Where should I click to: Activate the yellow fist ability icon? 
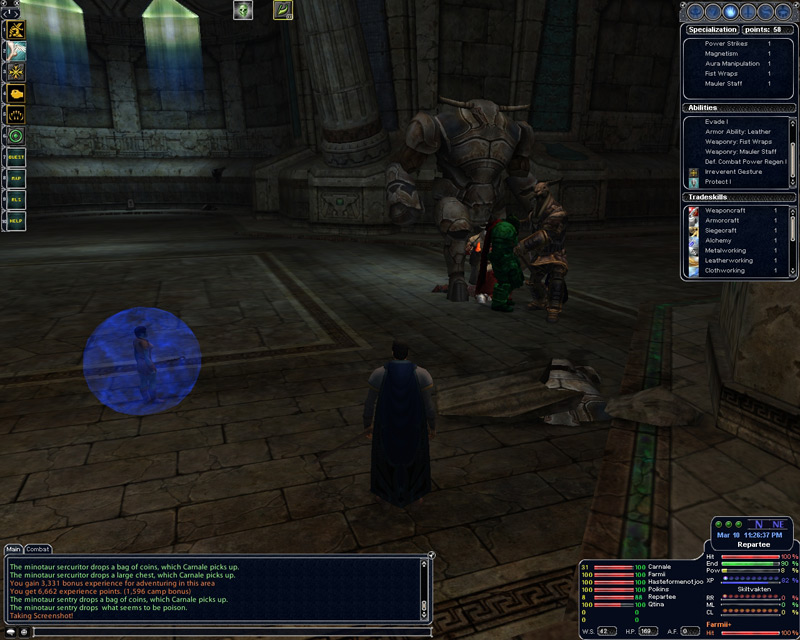16,91
